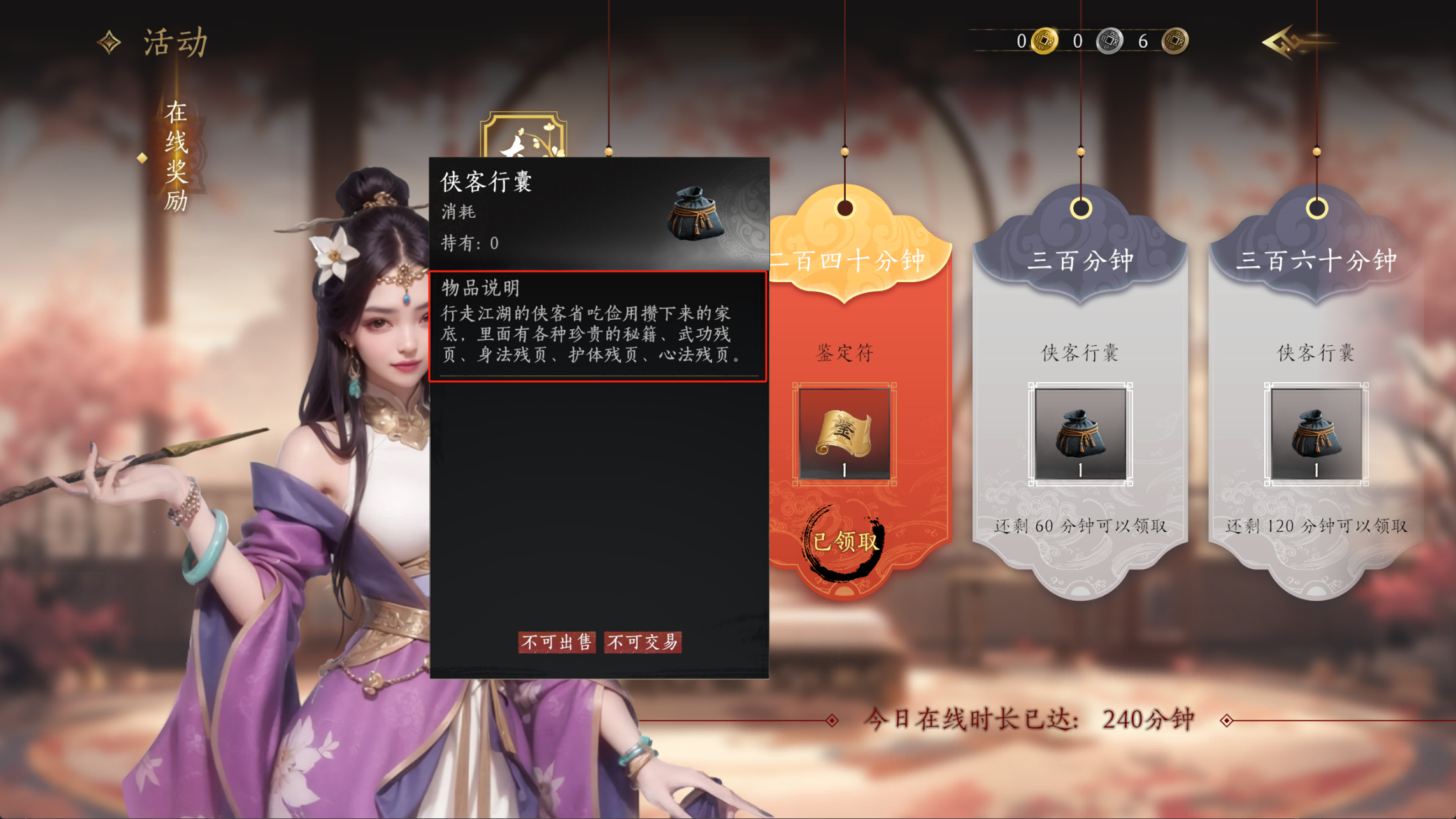Click the 不可出售 label

coord(556,643)
